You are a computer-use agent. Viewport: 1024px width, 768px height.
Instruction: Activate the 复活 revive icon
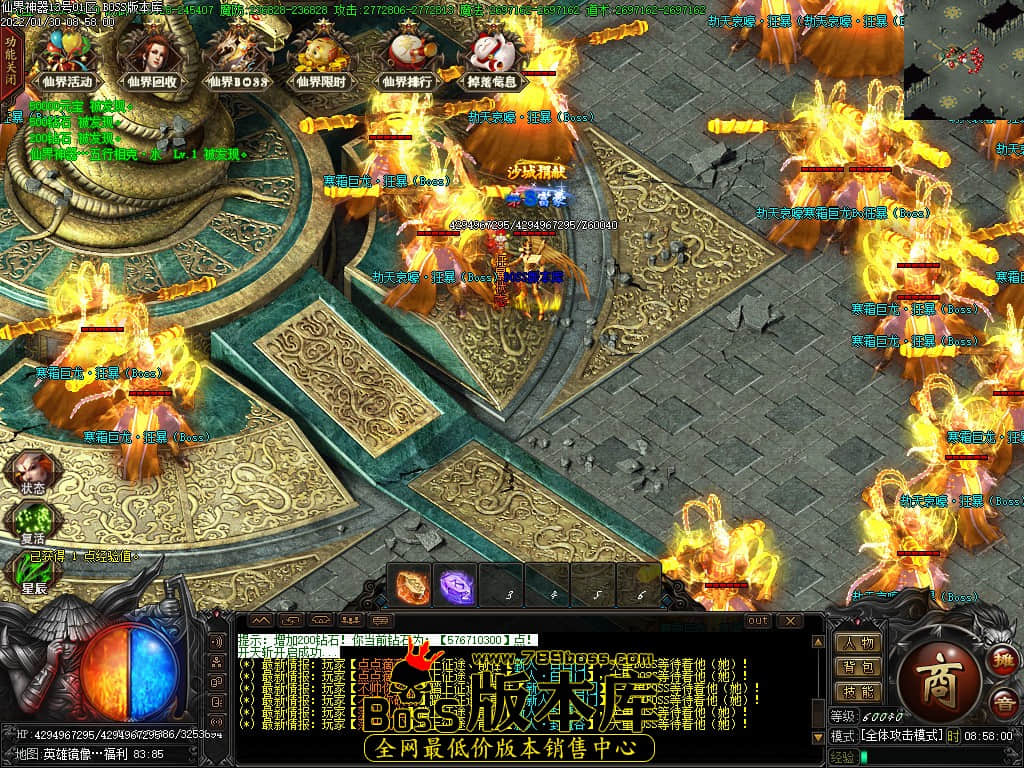pos(32,523)
